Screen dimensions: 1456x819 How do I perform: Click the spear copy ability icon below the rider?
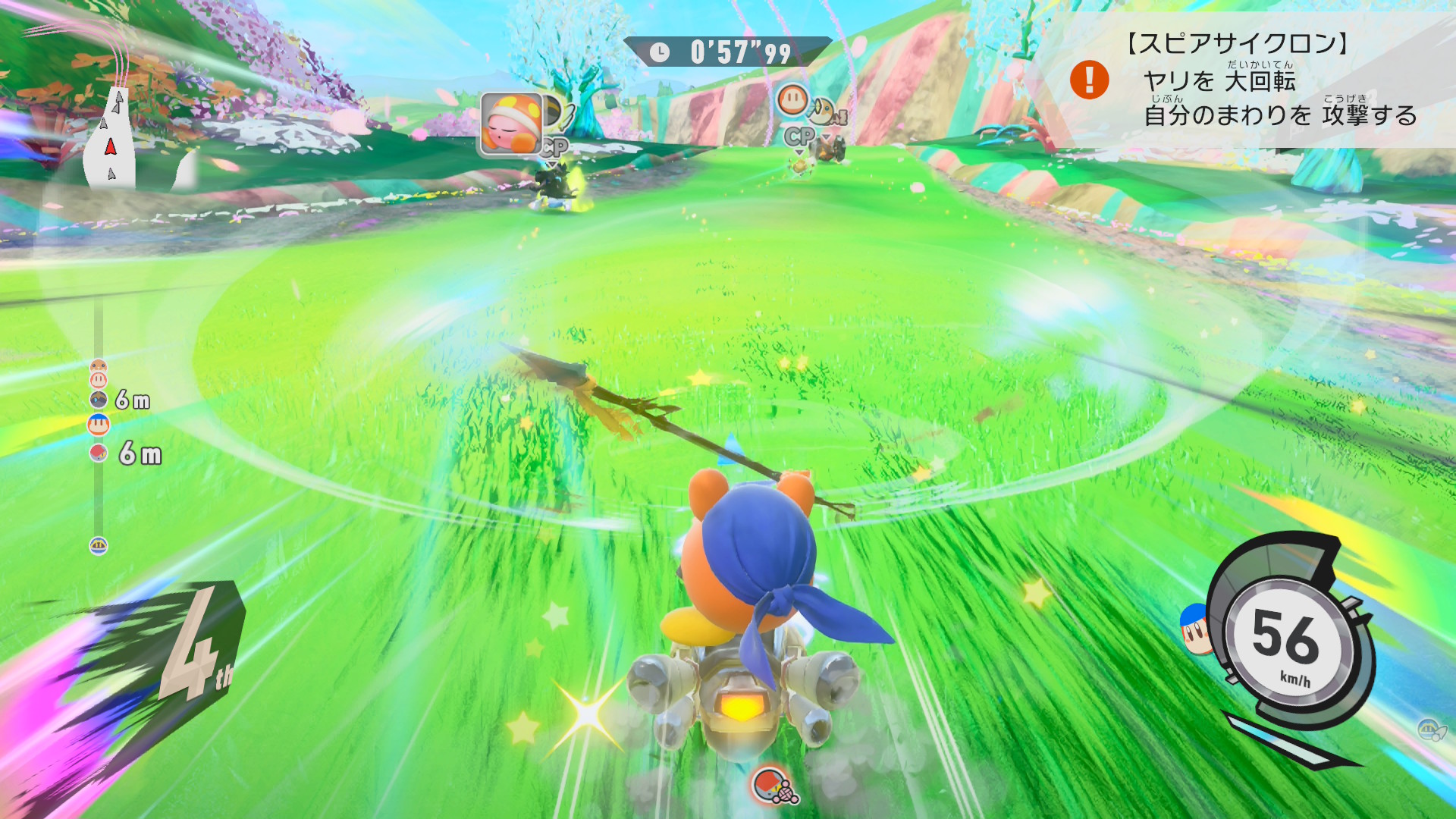point(775,786)
